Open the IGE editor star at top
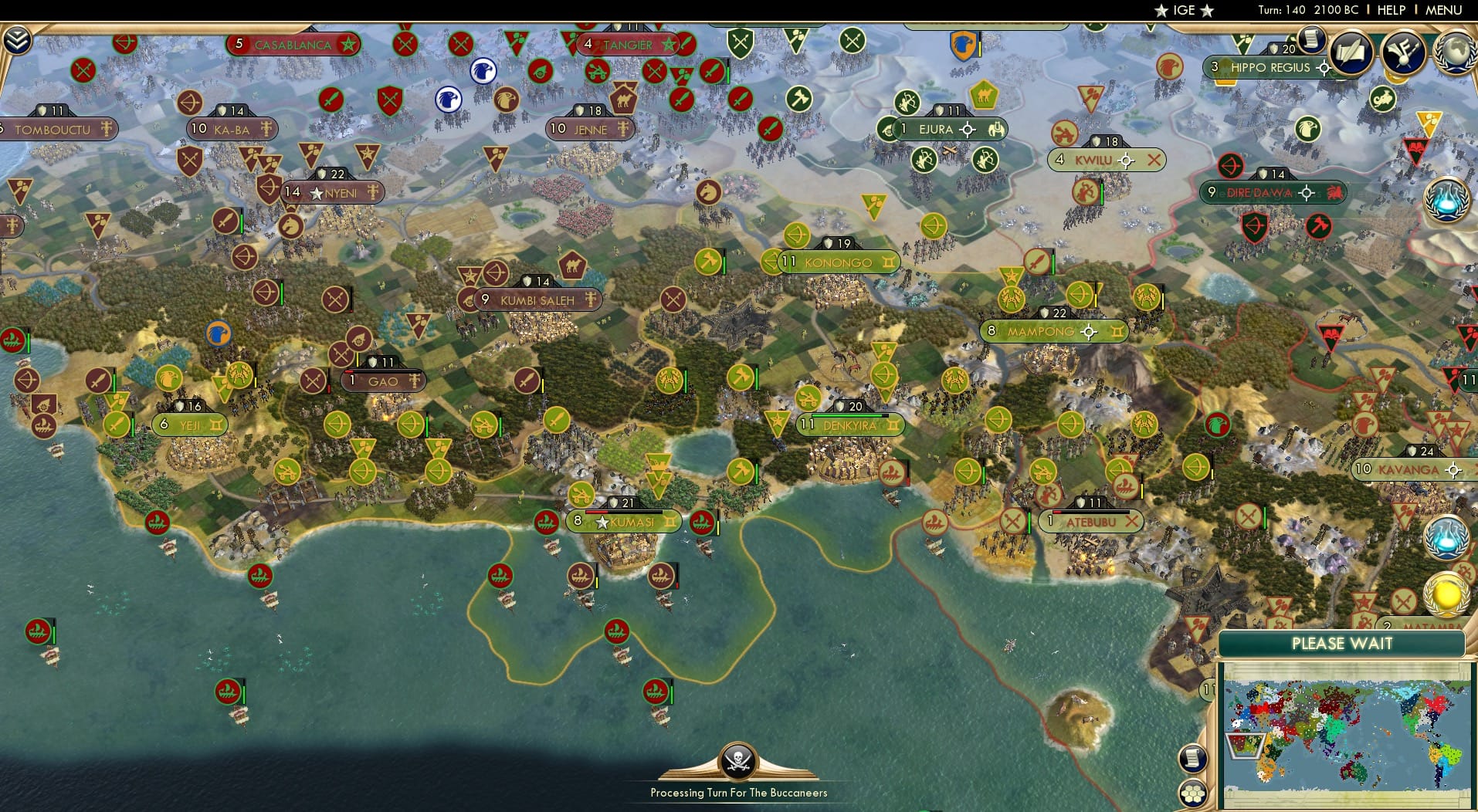The image size is (1478, 812). click(1162, 10)
